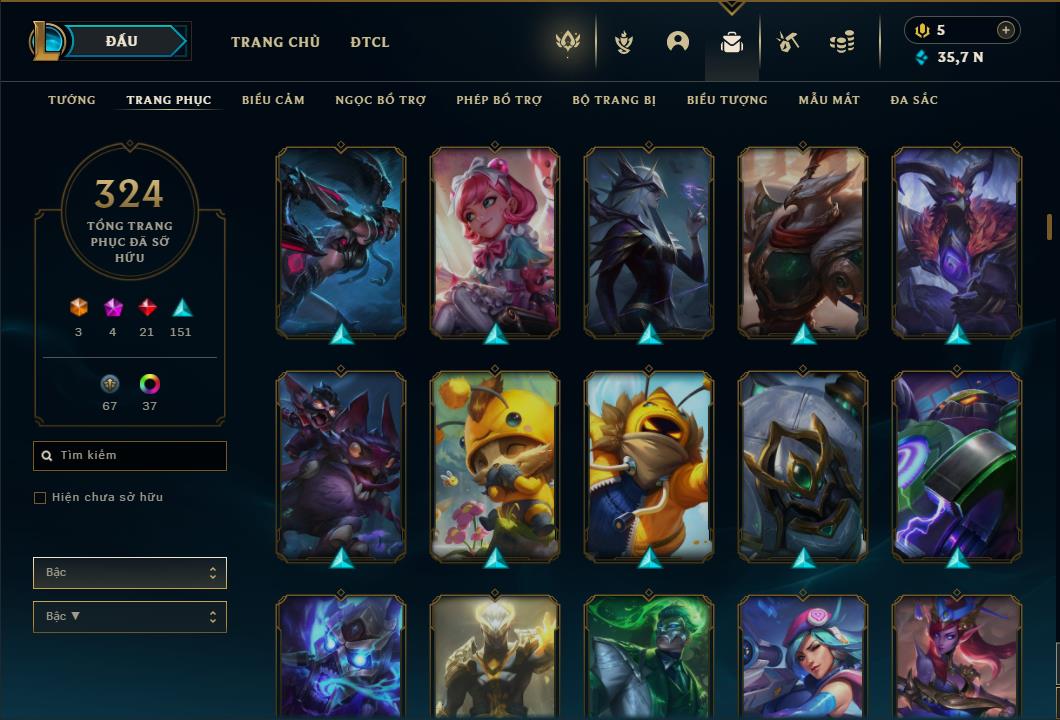Screen dimensions: 1060x720
Task: Switch to the BIỂU CẢM tab
Action: [273, 100]
